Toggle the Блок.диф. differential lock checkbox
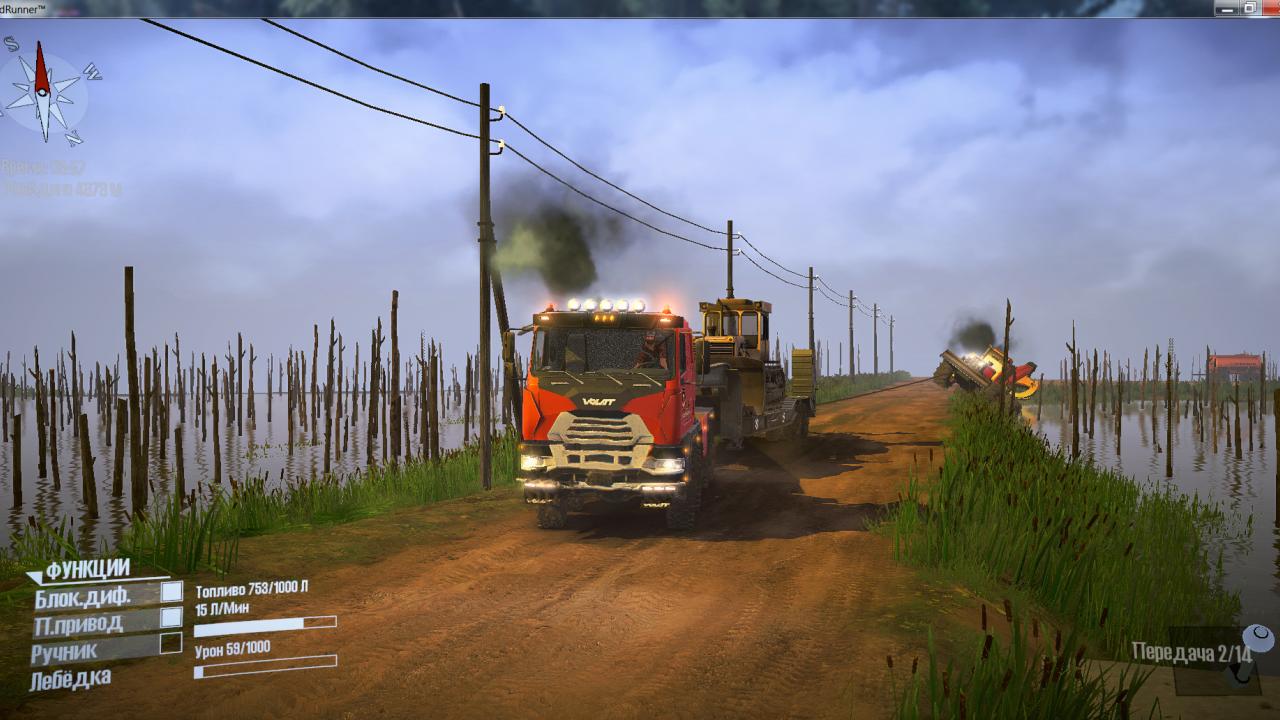Image resolution: width=1280 pixels, height=720 pixels. click(x=172, y=592)
